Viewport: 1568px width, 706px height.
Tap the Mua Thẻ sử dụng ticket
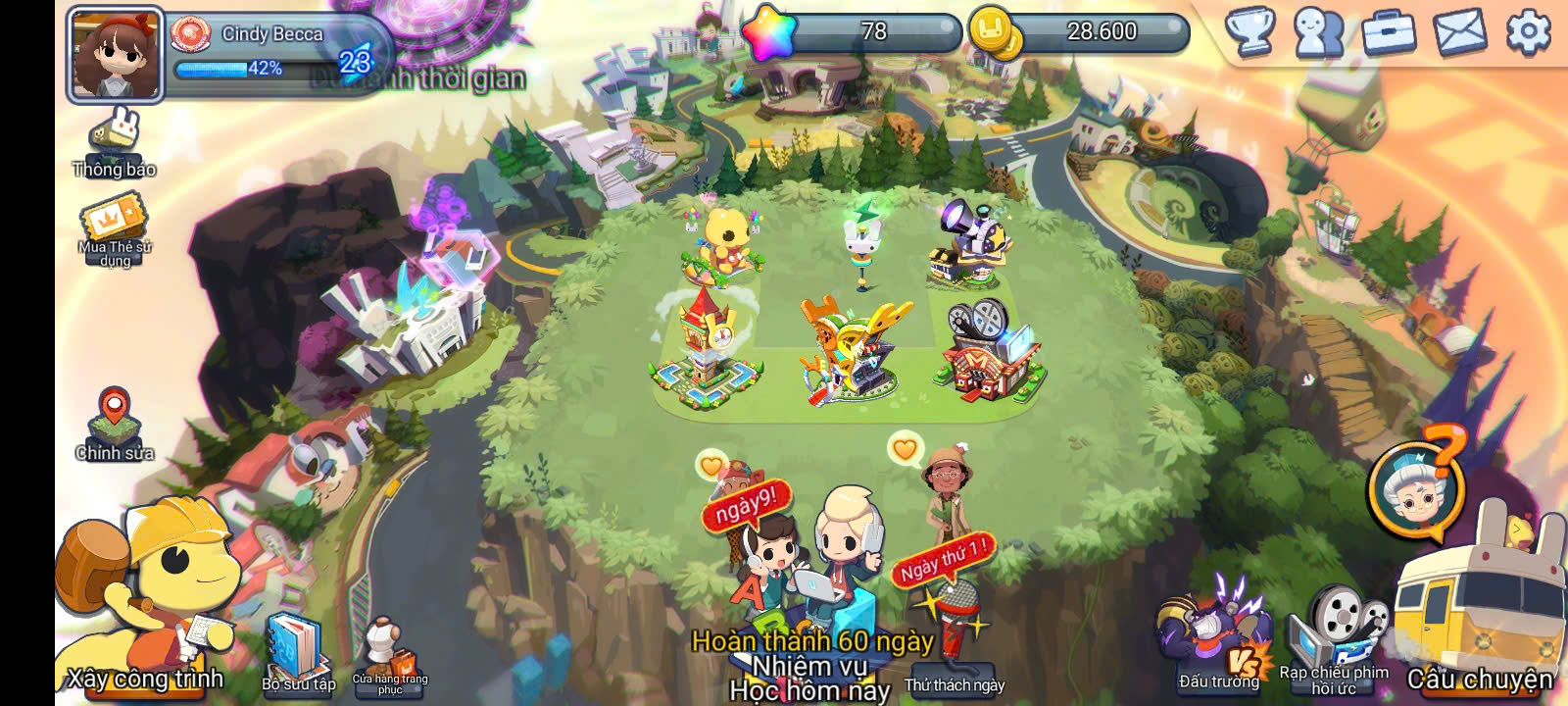click(x=115, y=230)
